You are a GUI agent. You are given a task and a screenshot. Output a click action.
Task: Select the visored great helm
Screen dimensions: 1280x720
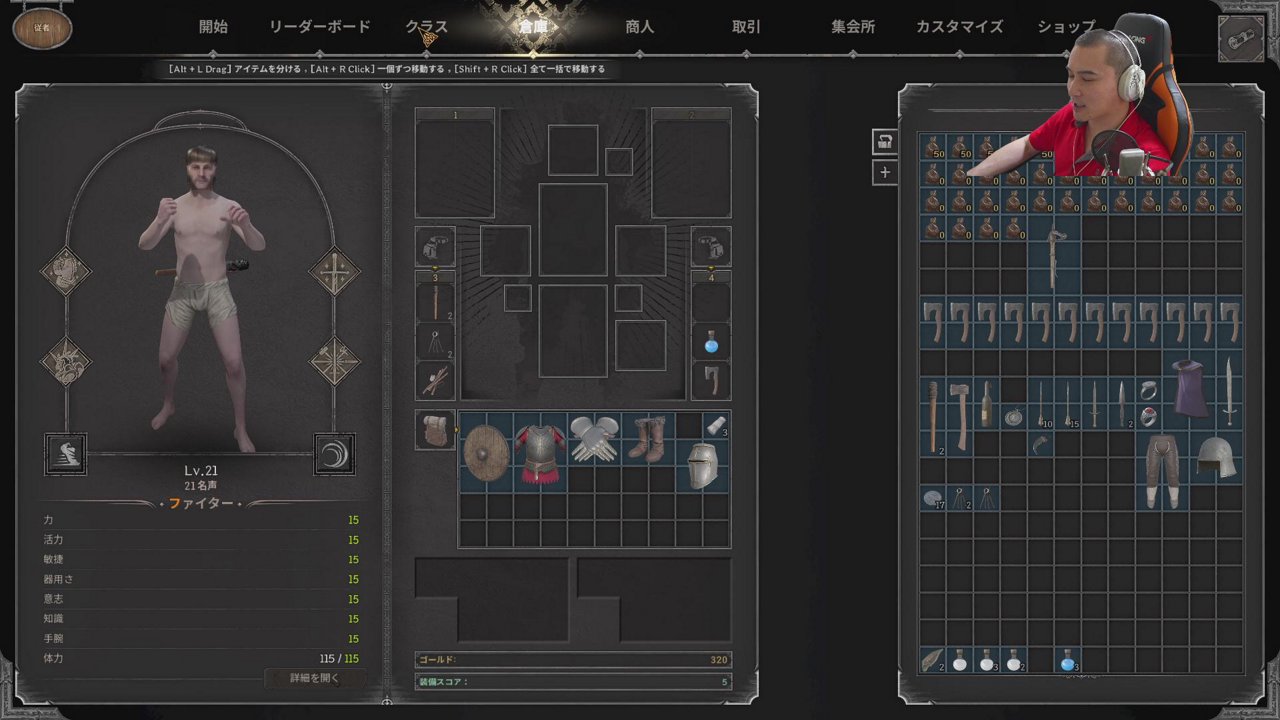(702, 466)
